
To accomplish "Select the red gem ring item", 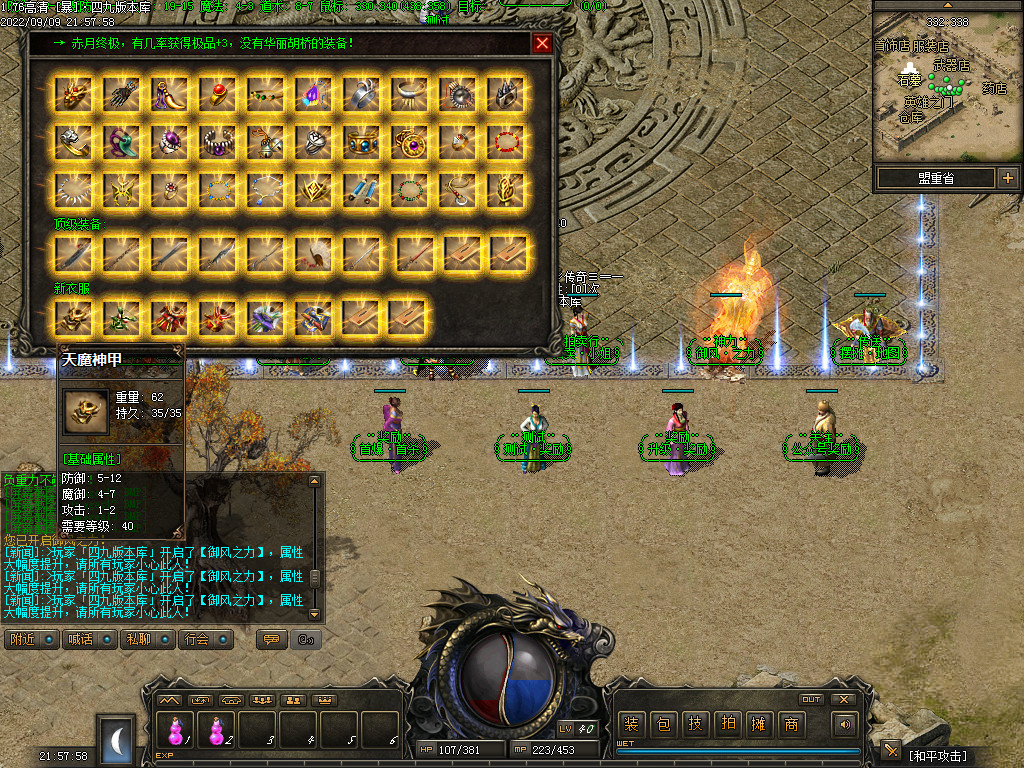I will click(217, 95).
